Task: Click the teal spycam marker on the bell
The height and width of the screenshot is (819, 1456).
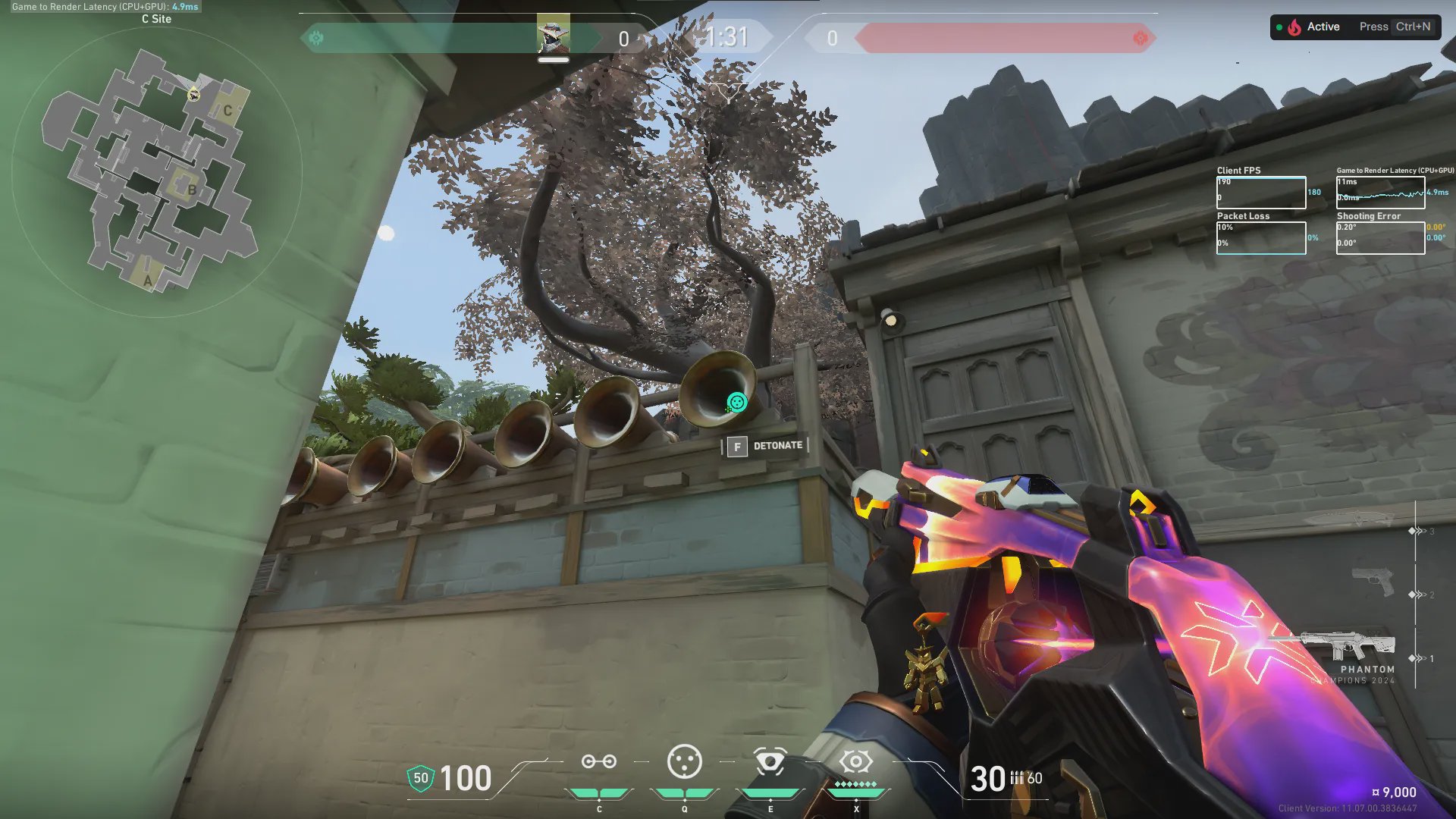Action: (x=736, y=402)
